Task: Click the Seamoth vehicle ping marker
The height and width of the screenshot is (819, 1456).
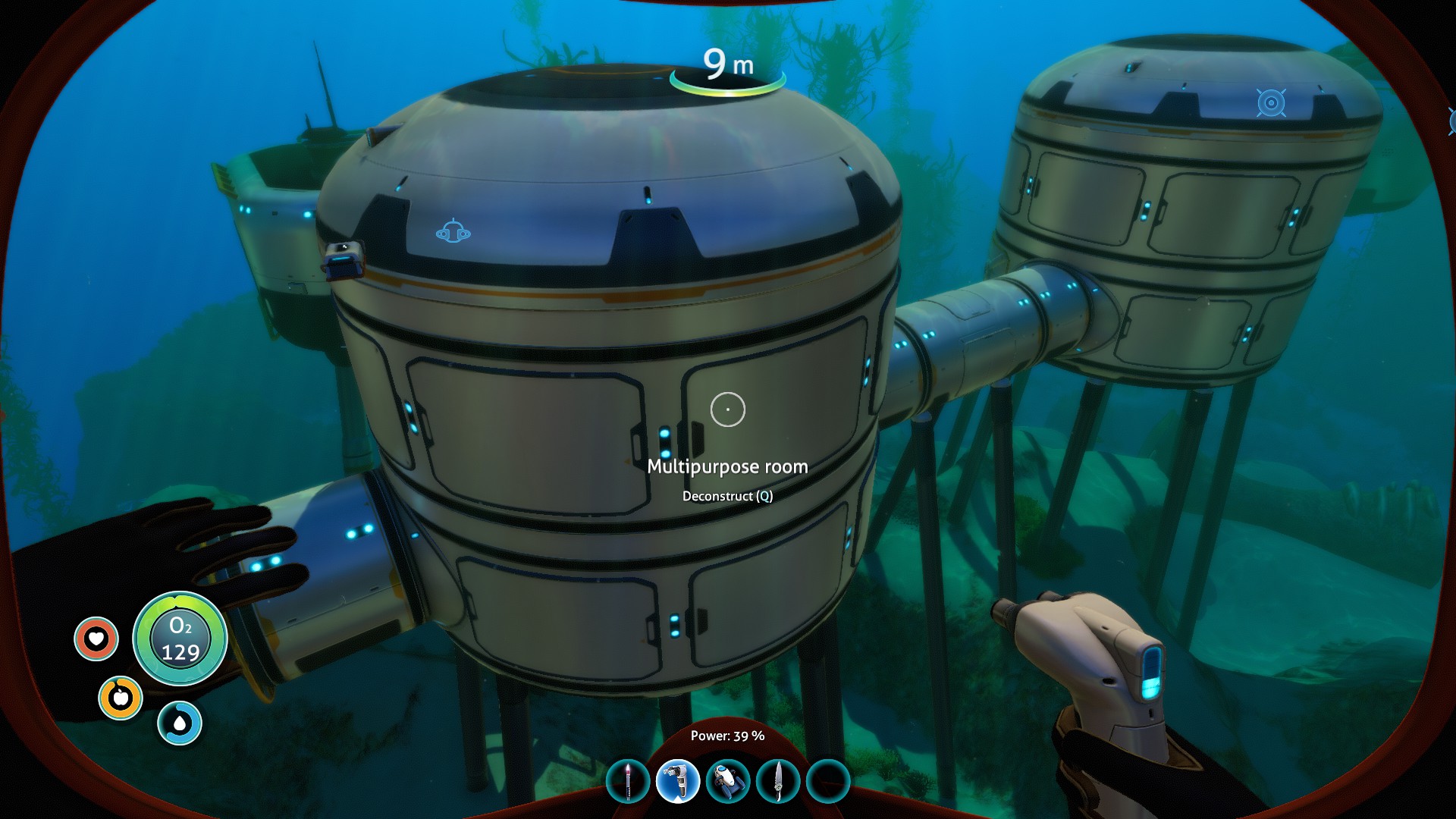Action: (453, 231)
